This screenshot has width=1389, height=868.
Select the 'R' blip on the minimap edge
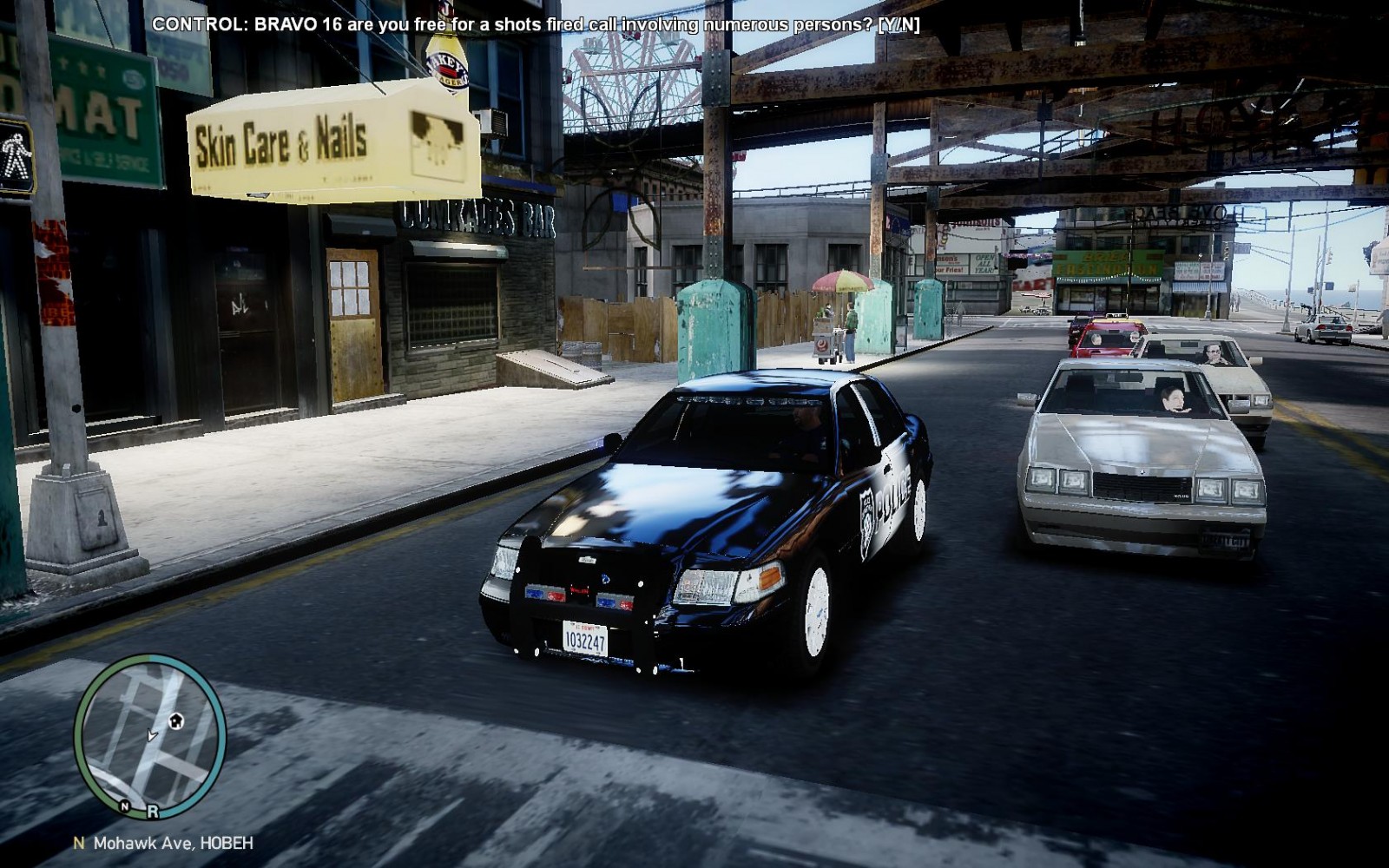pyautogui.click(x=153, y=812)
